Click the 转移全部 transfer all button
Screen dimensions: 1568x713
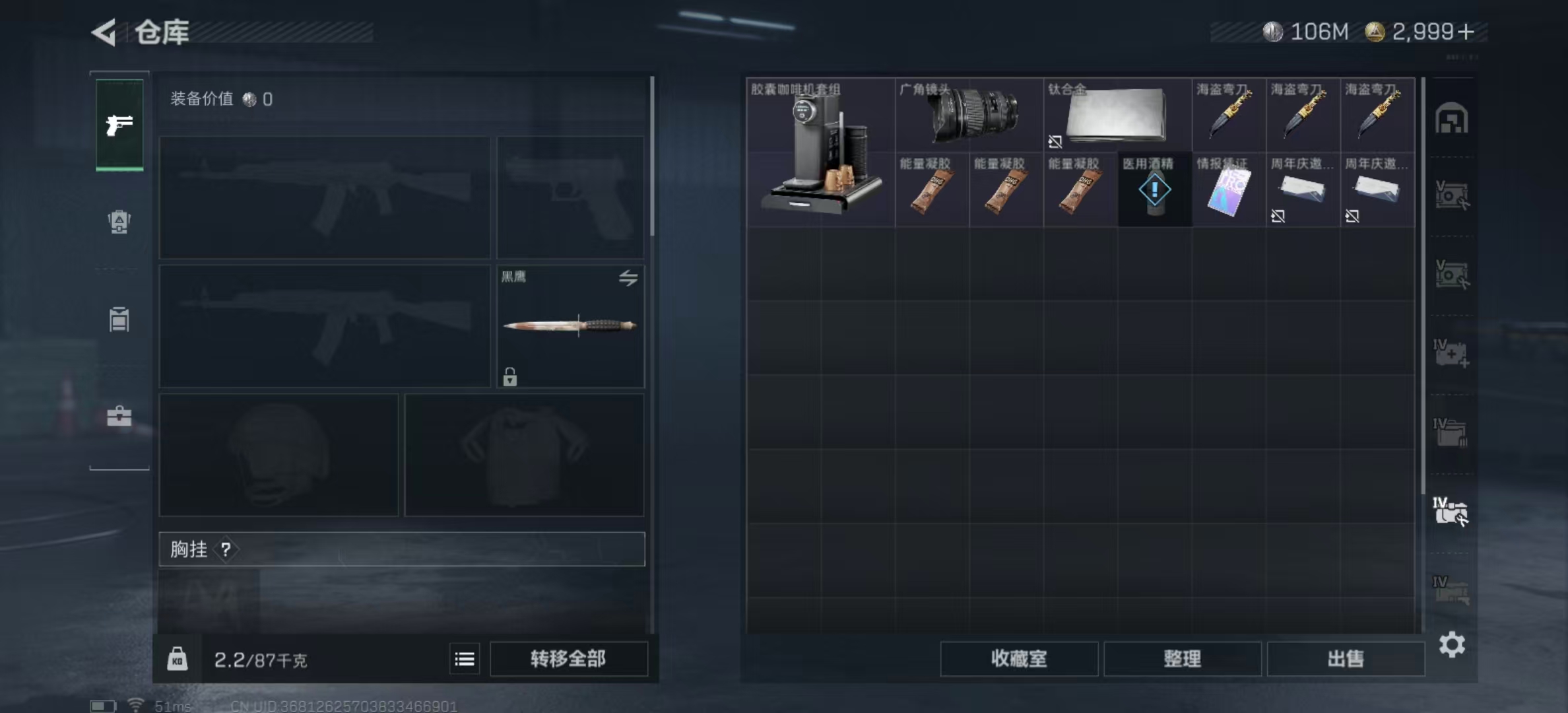pos(569,658)
